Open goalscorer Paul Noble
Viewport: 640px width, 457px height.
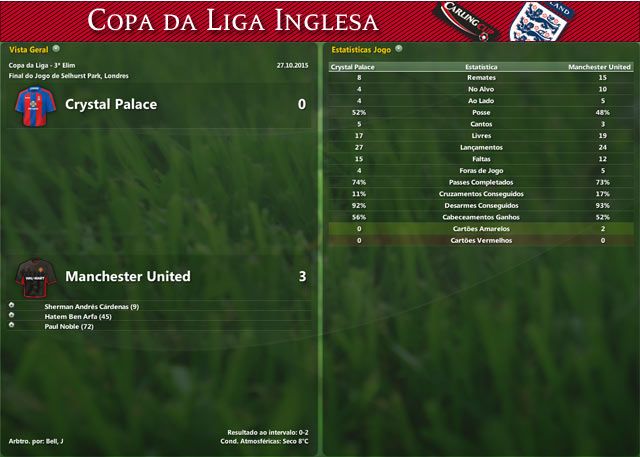(x=67, y=326)
